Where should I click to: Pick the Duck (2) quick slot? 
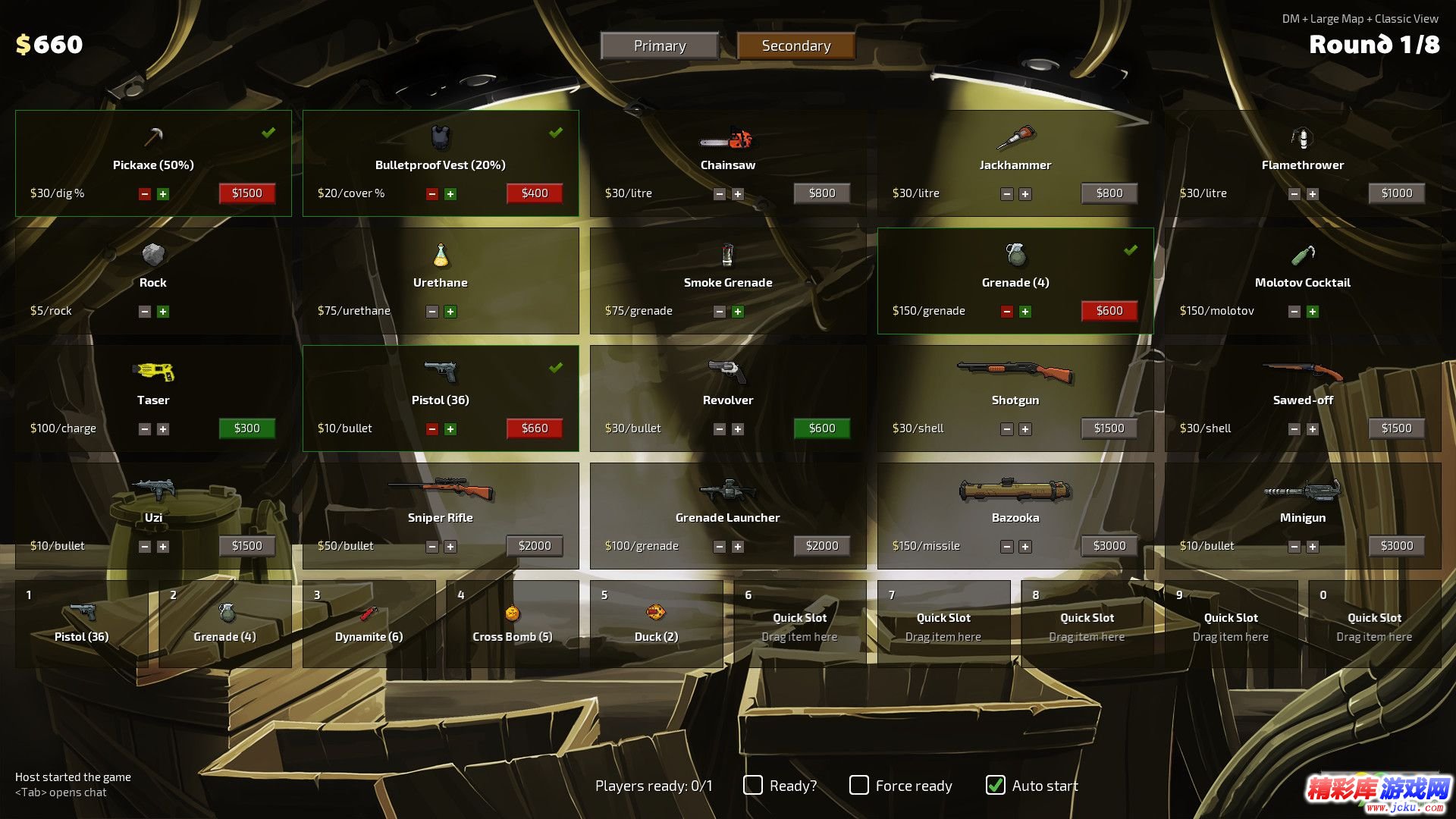[x=656, y=624]
